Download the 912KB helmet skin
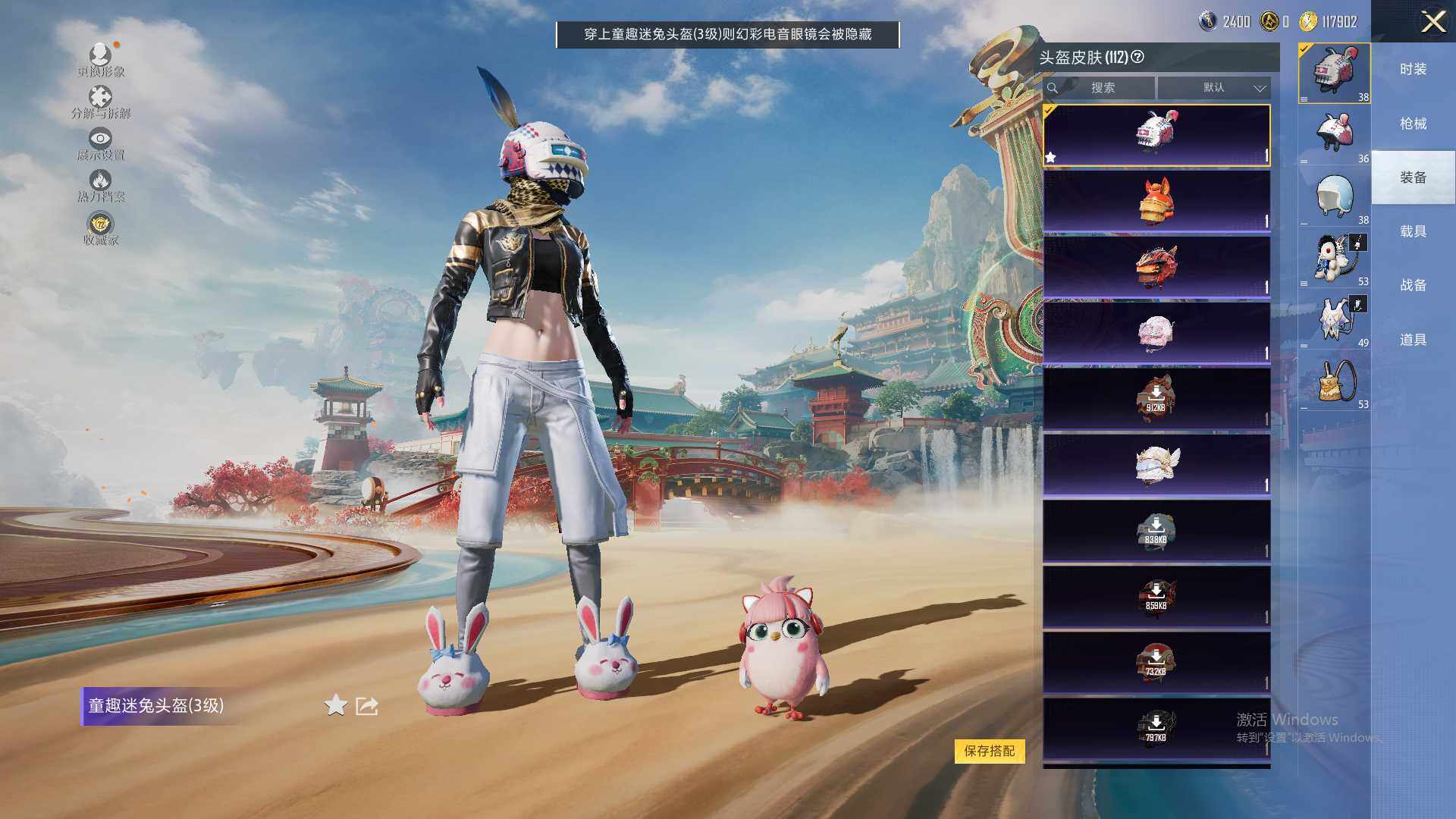This screenshot has height=819, width=1456. [x=1156, y=398]
